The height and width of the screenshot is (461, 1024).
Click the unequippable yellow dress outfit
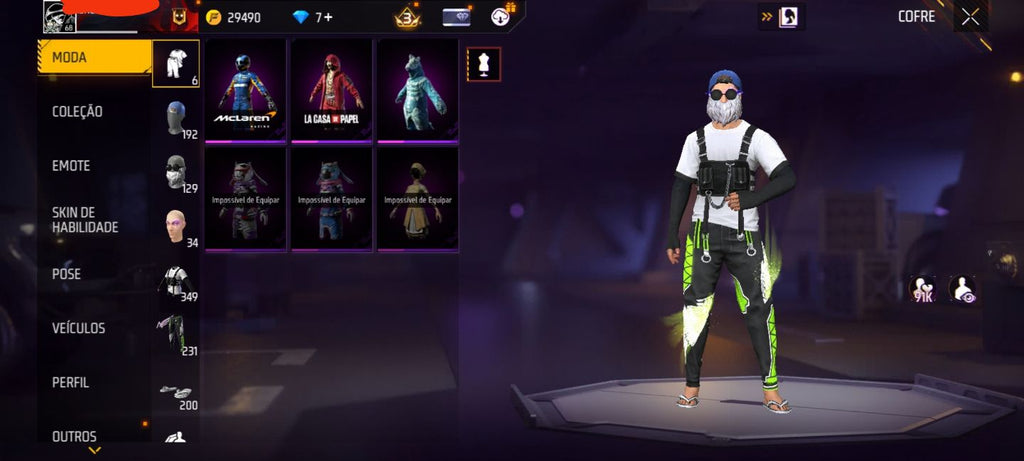417,199
